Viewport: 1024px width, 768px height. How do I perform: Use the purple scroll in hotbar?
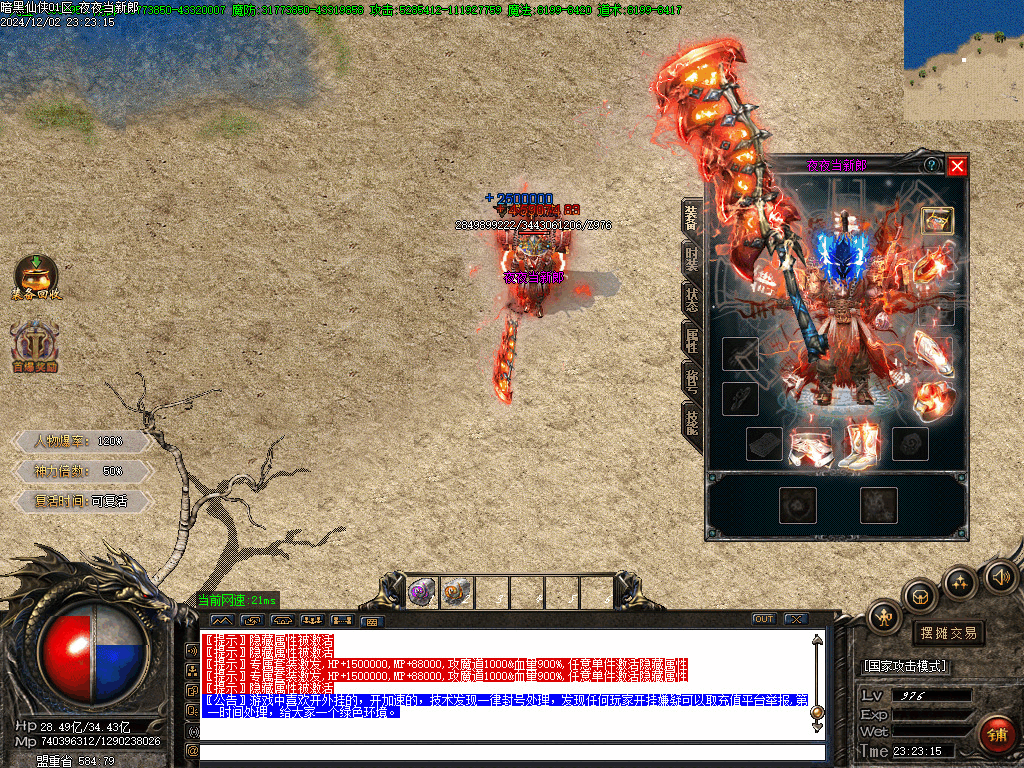coord(422,593)
